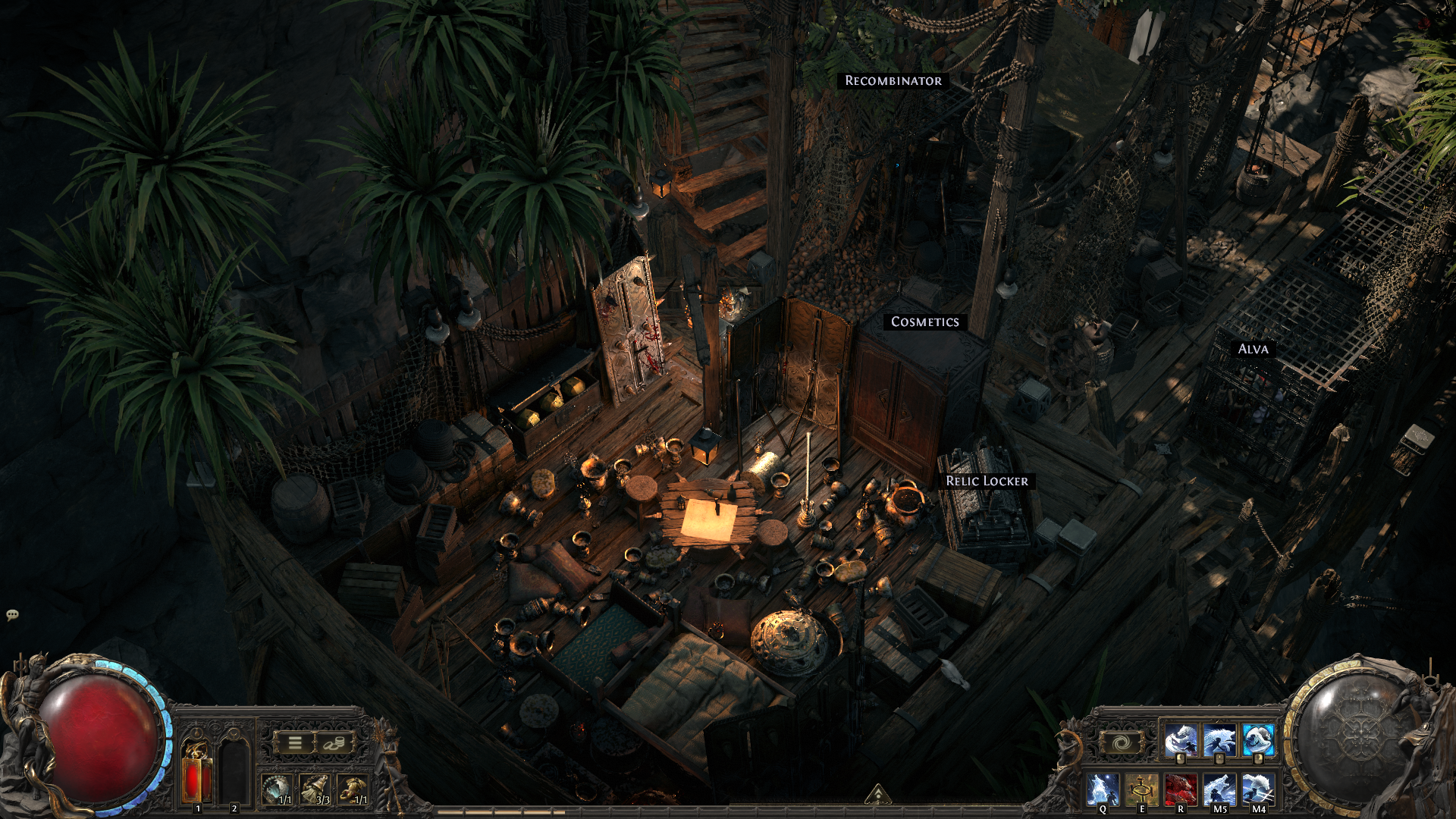The width and height of the screenshot is (1456, 819).
Task: Activate the slashing bear skill bound to M4
Action: coord(1258,789)
